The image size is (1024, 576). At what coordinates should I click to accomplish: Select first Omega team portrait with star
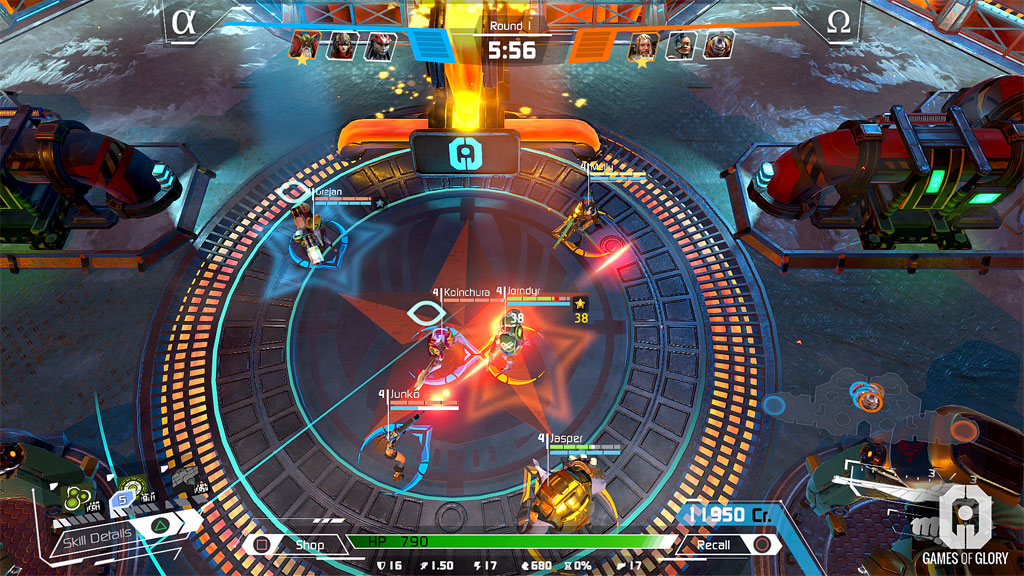pyautogui.click(x=642, y=45)
